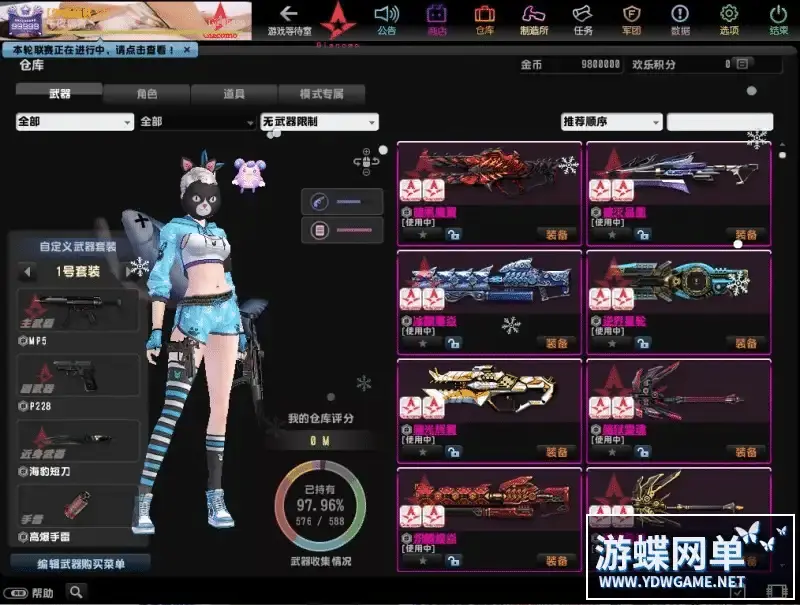Open the 制造所 crafting menu
Viewport: 800px width, 605px height.
pyautogui.click(x=533, y=18)
